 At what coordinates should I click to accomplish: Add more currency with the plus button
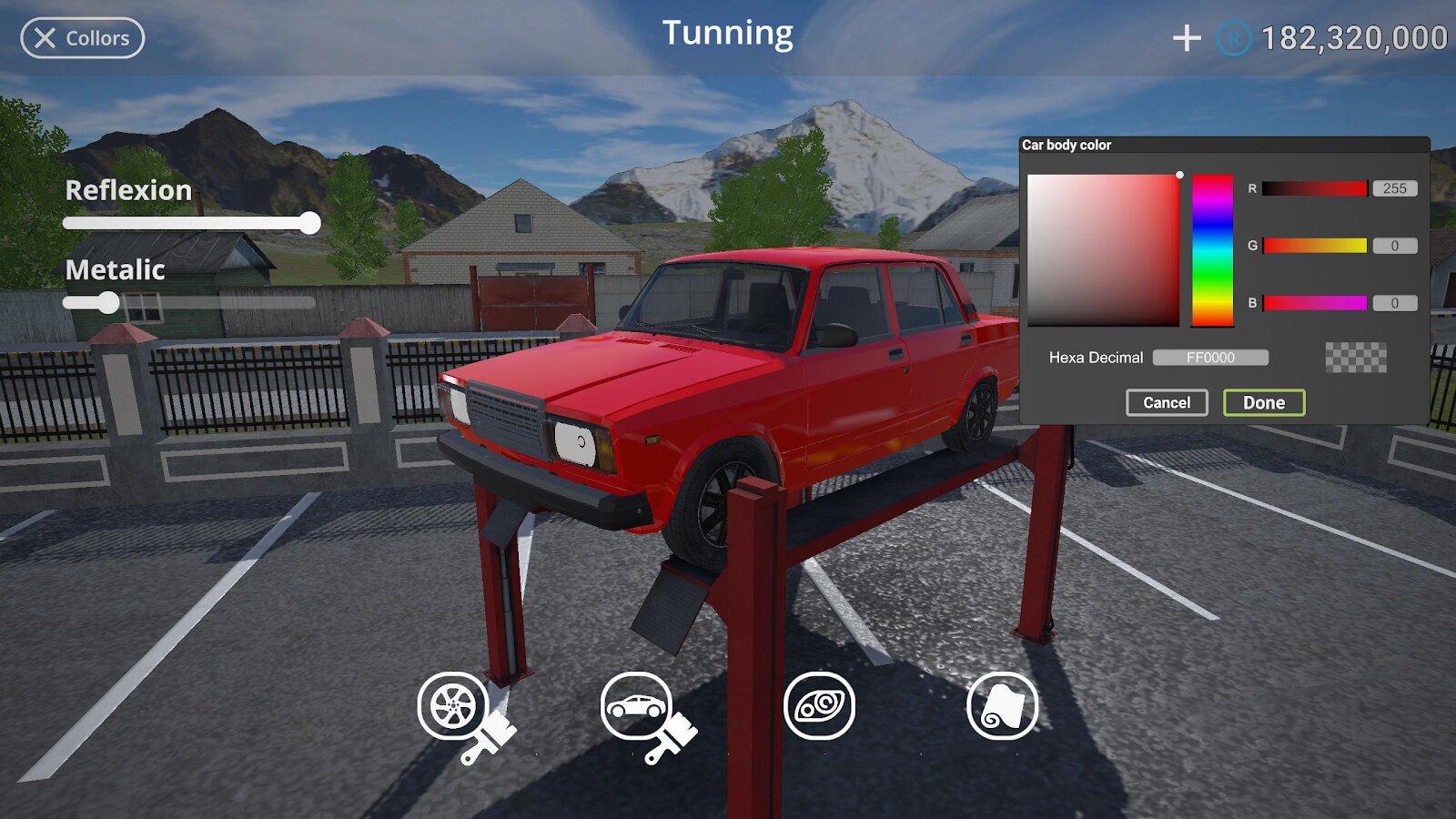click(1187, 38)
